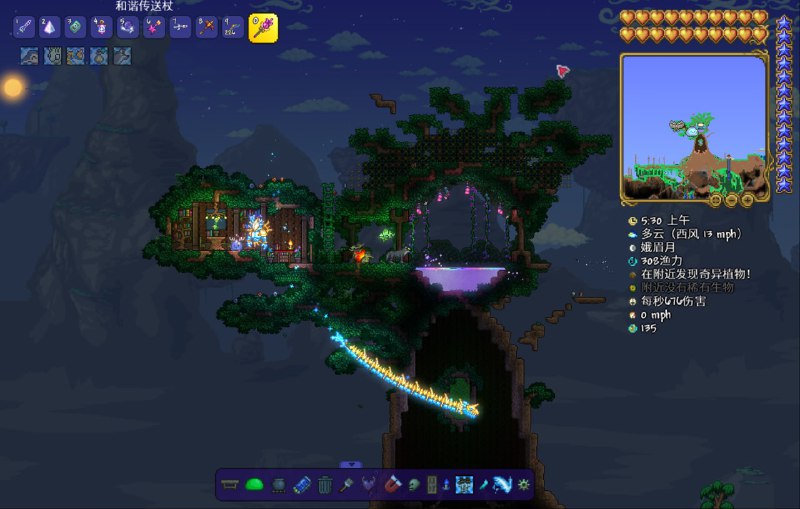Choose the green spell tome in slot 3
Viewport: 800px width, 509px height.
click(x=75, y=28)
